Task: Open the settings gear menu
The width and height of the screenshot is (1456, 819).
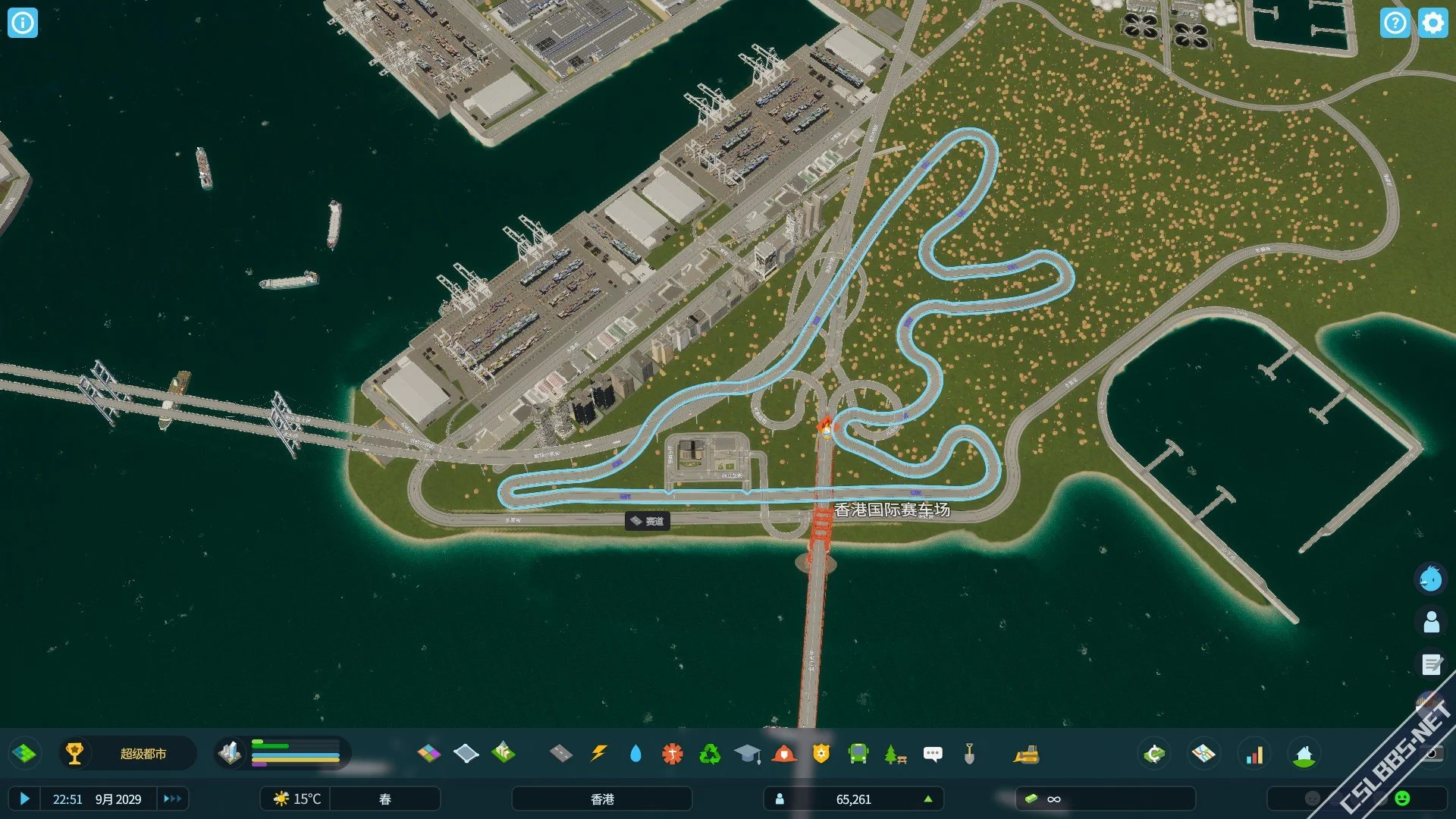Action: [x=1432, y=23]
